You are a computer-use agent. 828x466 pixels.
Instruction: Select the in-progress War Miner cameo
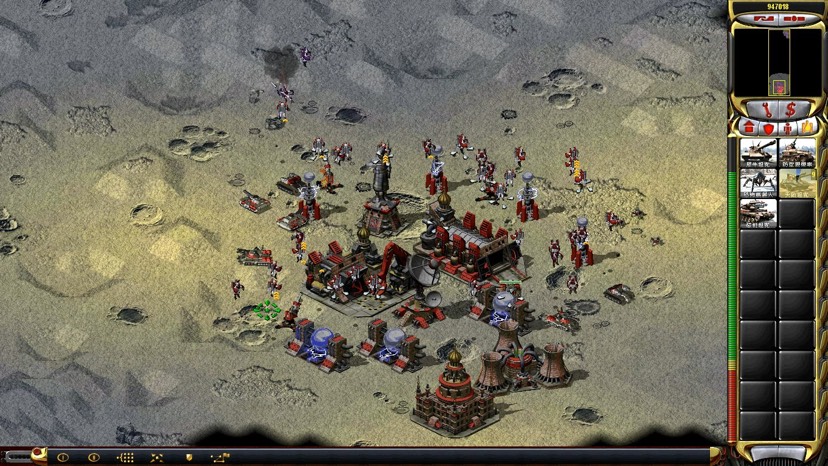pos(797,184)
